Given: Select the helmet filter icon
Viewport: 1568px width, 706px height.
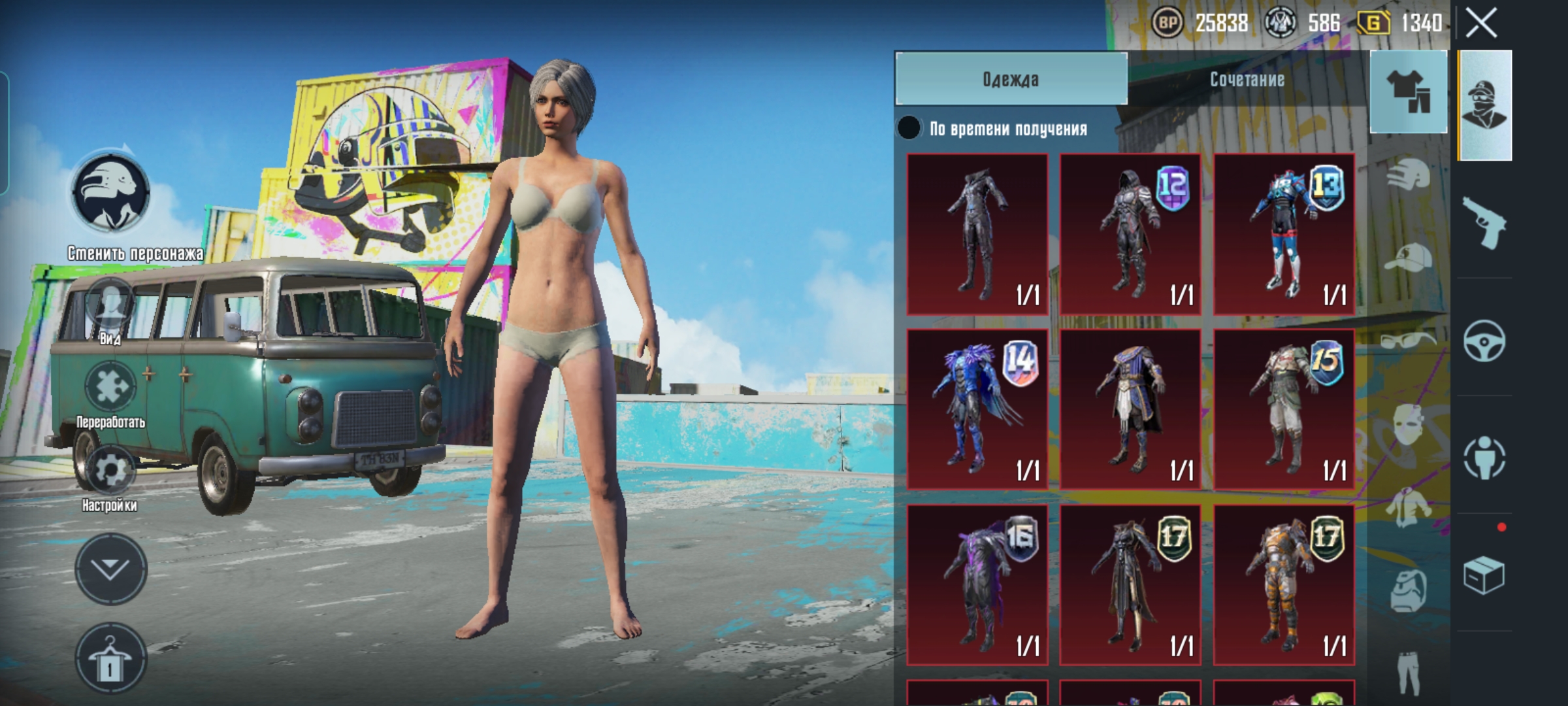Looking at the screenshot, I should [1408, 174].
